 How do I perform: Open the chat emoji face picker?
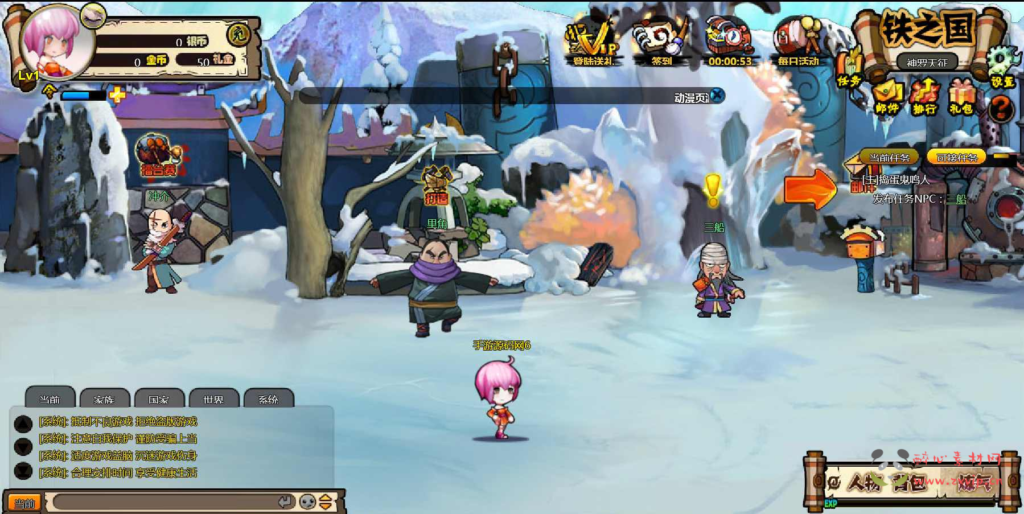(x=308, y=501)
